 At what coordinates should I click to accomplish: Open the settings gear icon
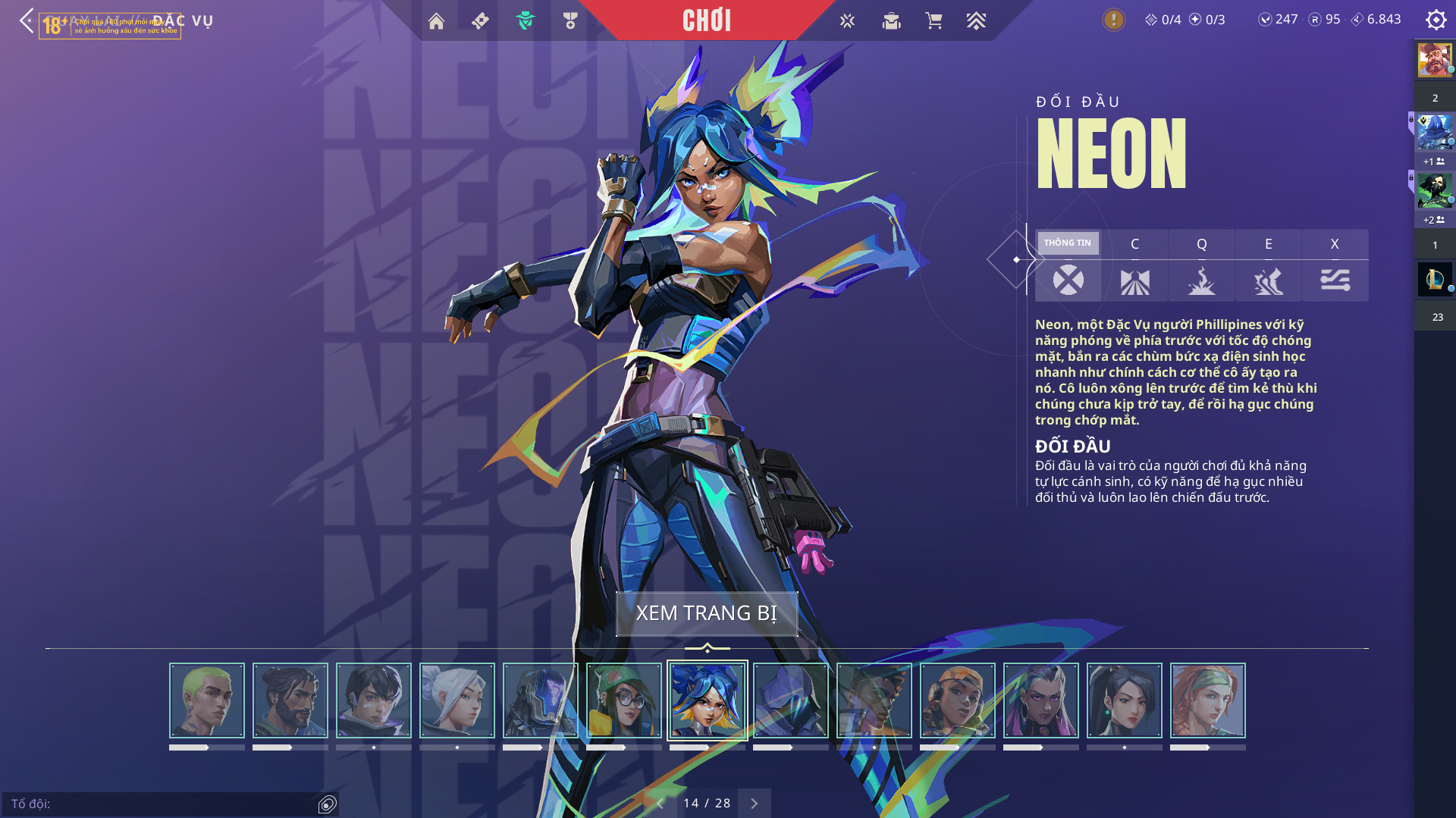tap(1436, 20)
